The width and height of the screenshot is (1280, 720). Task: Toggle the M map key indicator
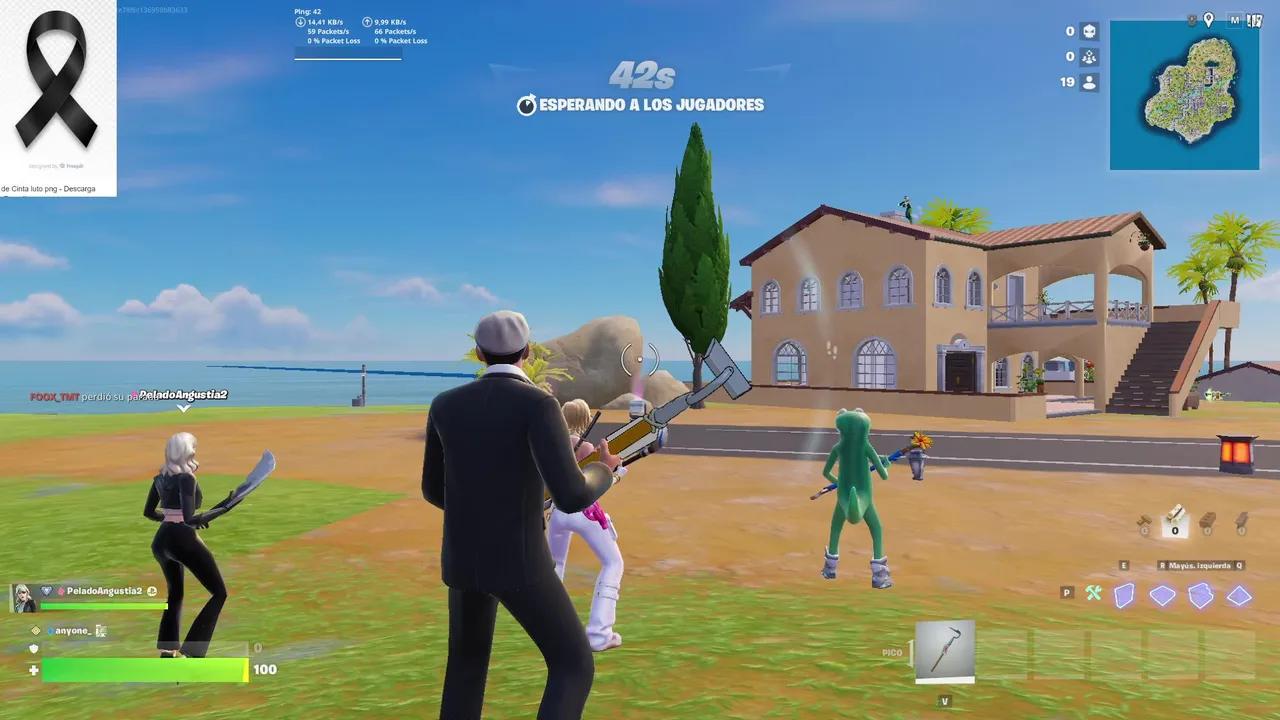1236,20
